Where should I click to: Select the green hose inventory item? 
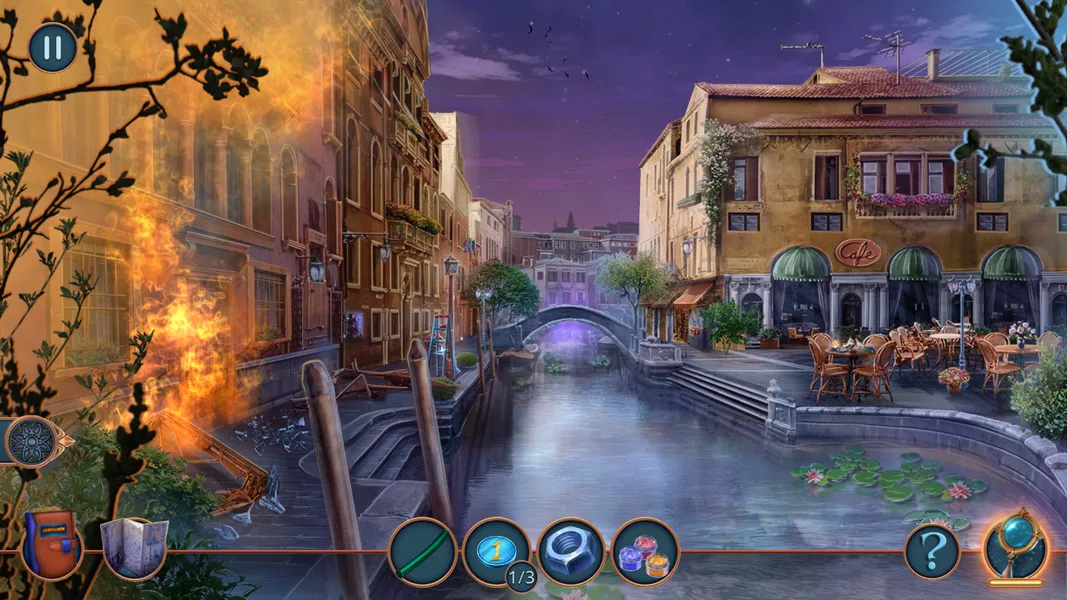(422, 552)
